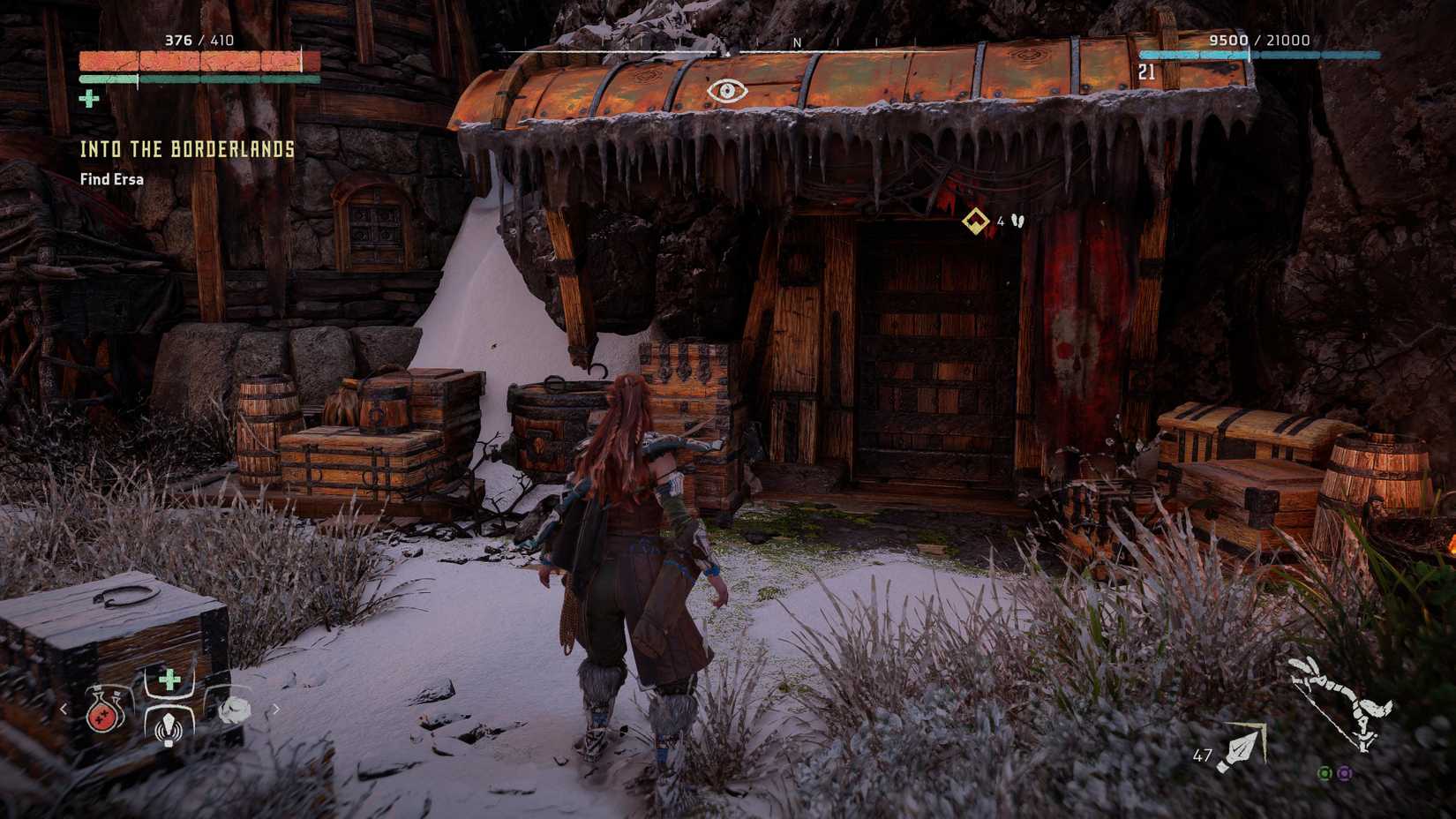Click the yellow quest objective diamond marker
The height and width of the screenshot is (819, 1456).
pos(974,221)
